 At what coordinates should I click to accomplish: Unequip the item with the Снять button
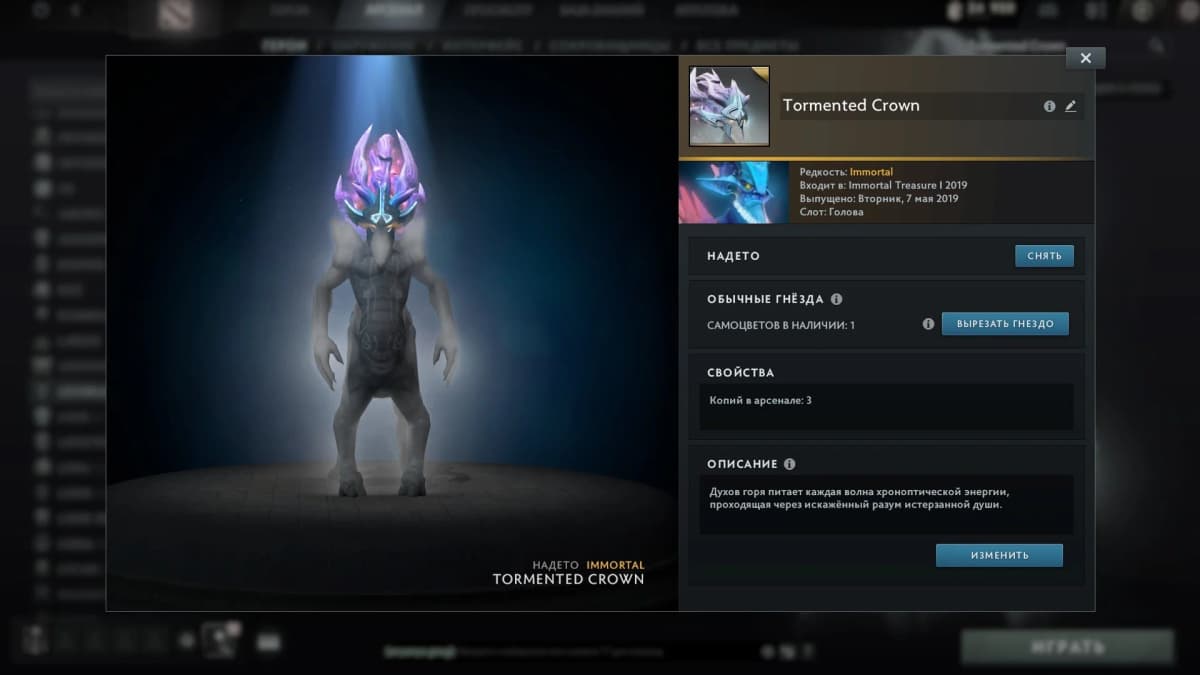[1044, 256]
